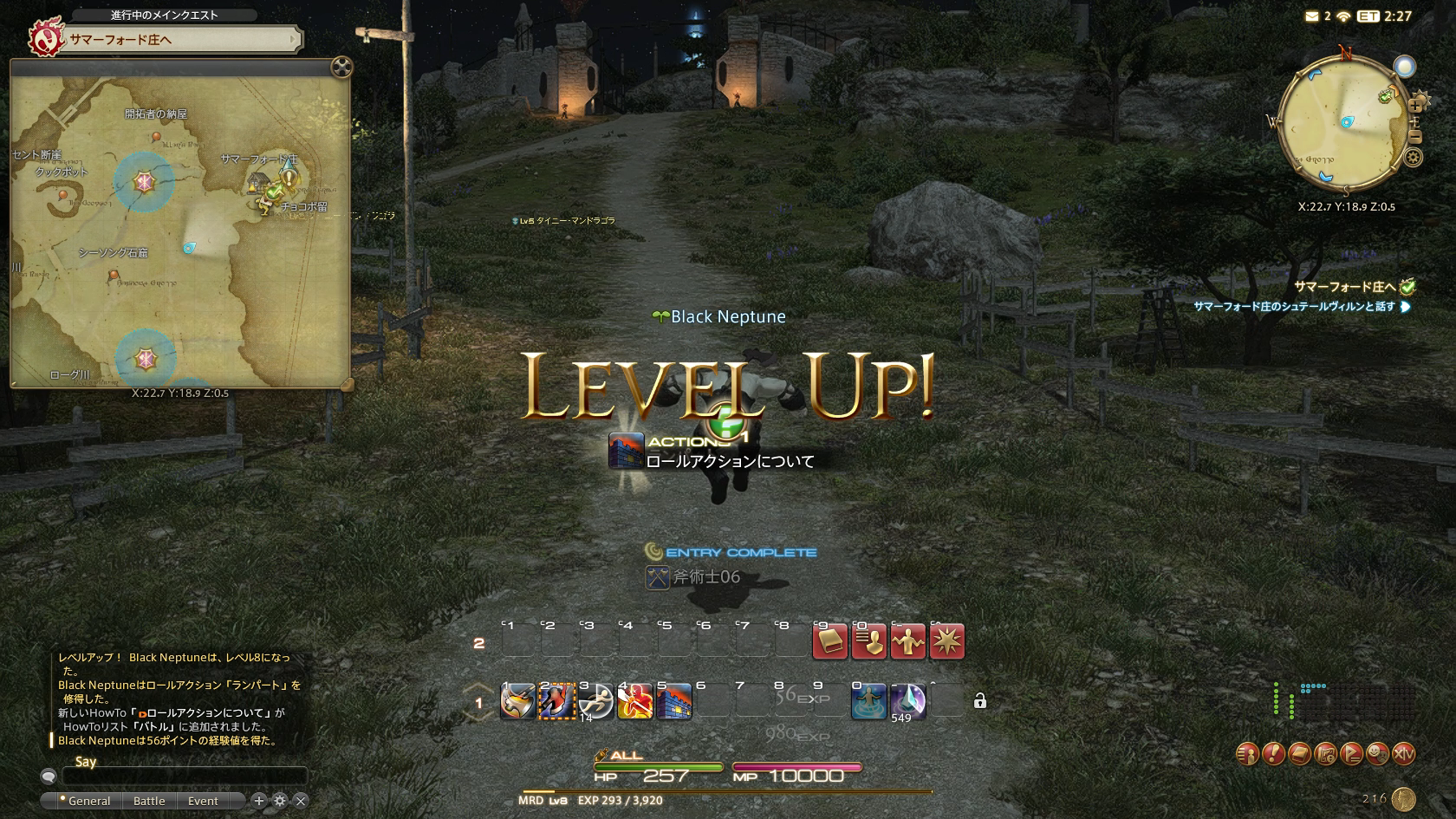
Task: Open the Event chat tab
Action: click(203, 801)
